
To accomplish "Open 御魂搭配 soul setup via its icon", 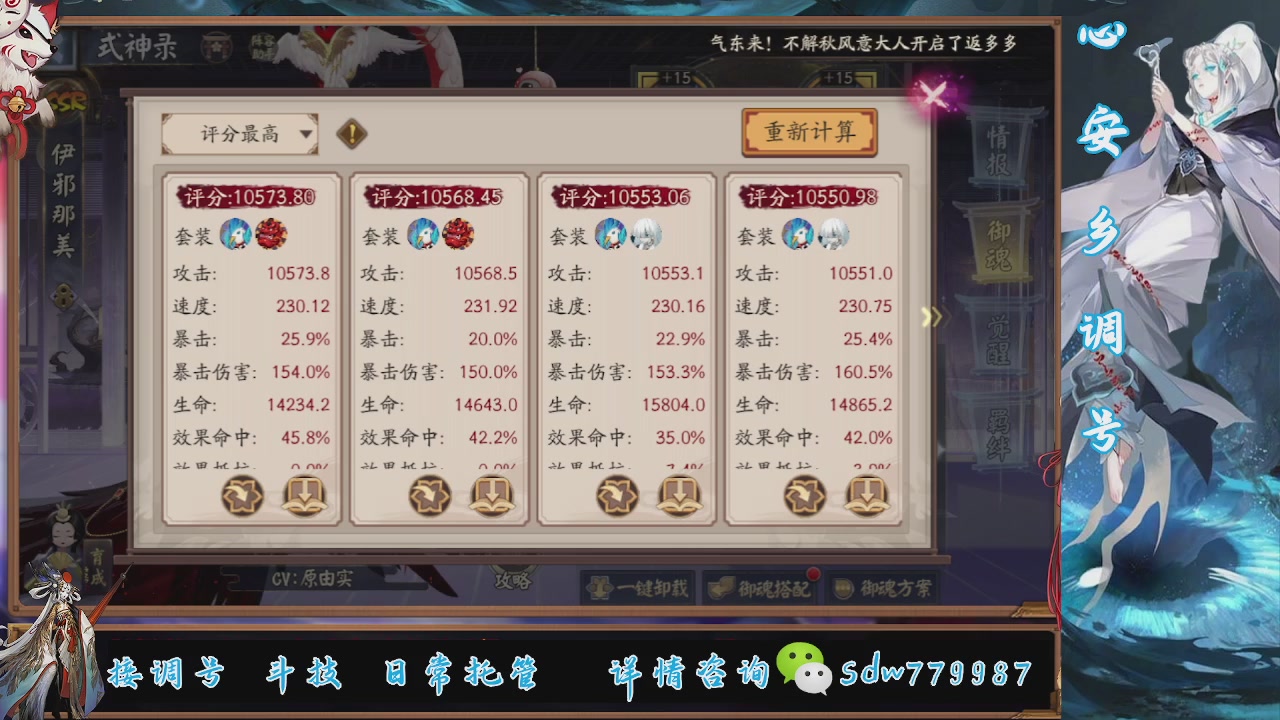I will tap(720, 588).
